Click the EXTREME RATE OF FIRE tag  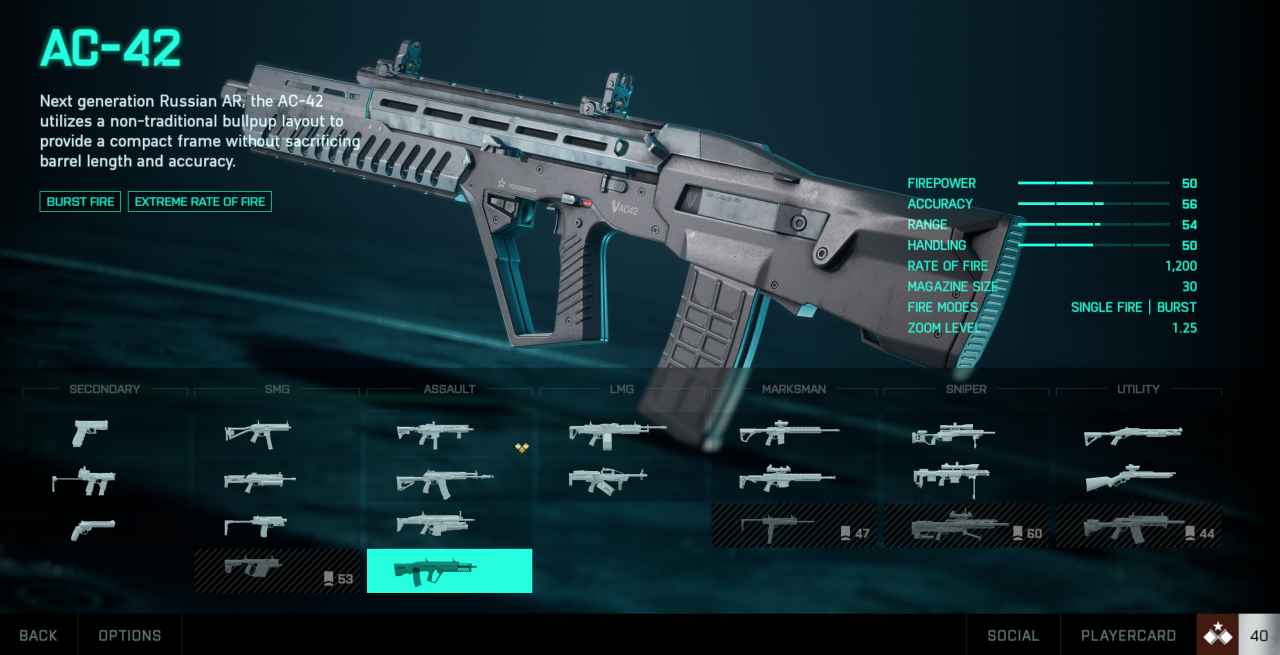coord(200,202)
